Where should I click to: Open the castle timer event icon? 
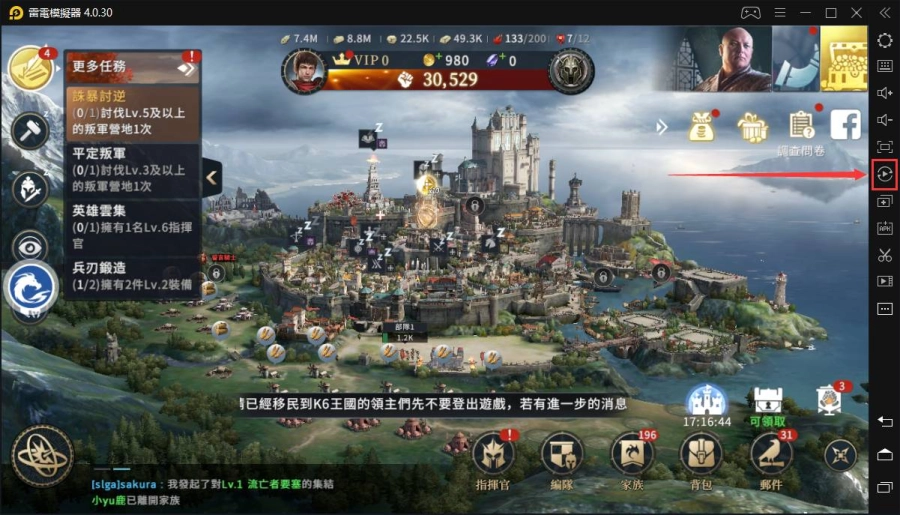coord(707,403)
